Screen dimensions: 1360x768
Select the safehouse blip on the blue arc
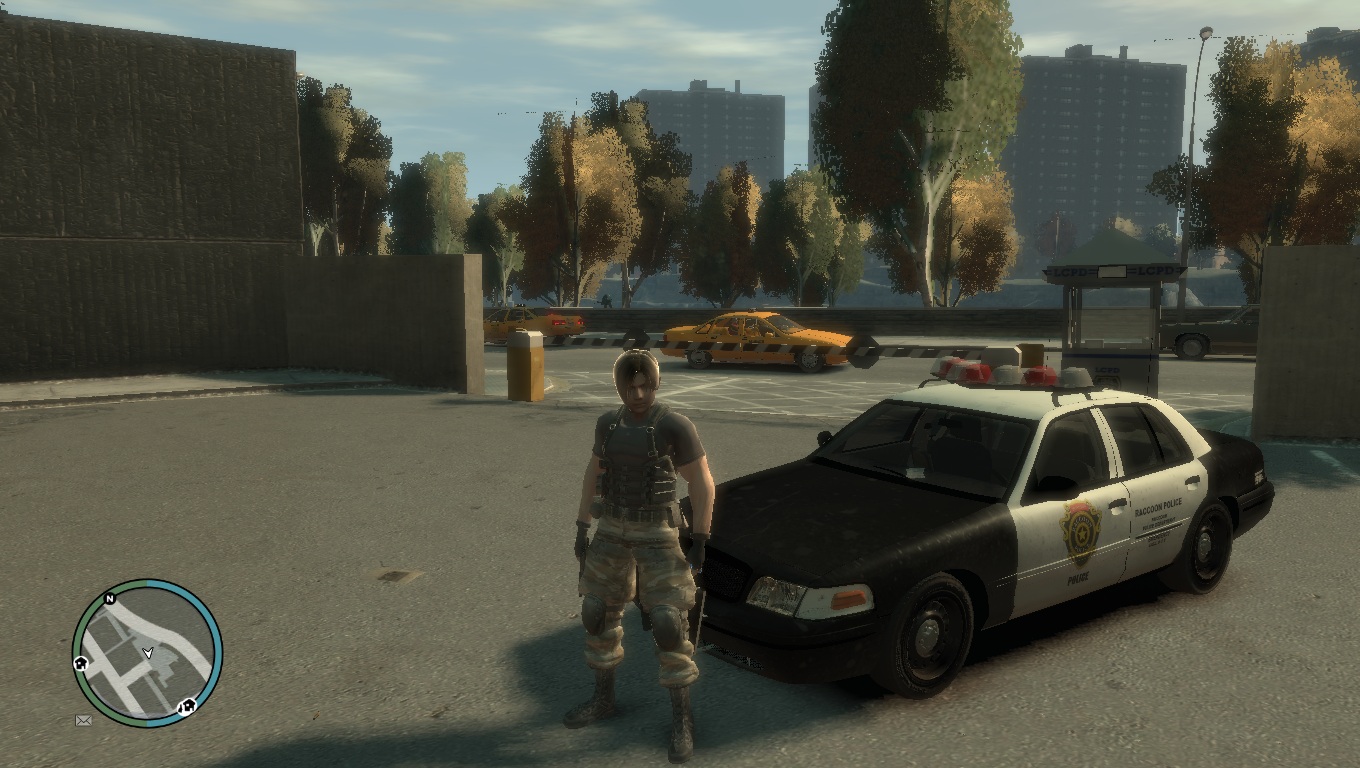pos(186,707)
